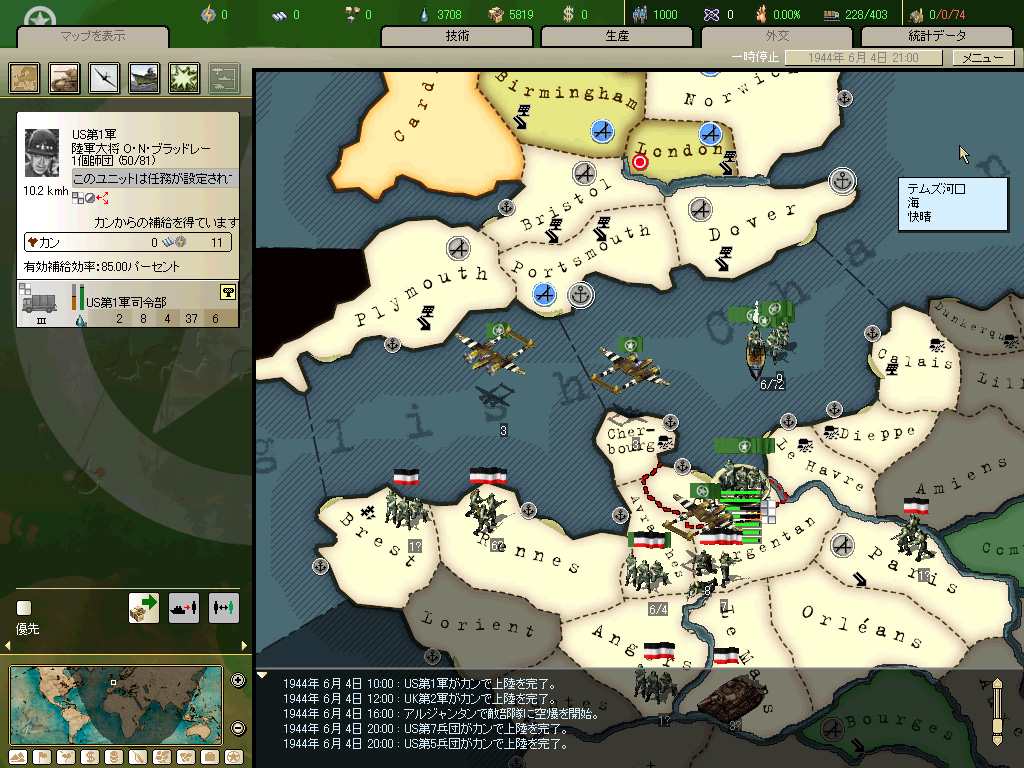This screenshot has width=1024, height=768.
Task: Open the 技術 (Technology) tab
Action: 458,37
